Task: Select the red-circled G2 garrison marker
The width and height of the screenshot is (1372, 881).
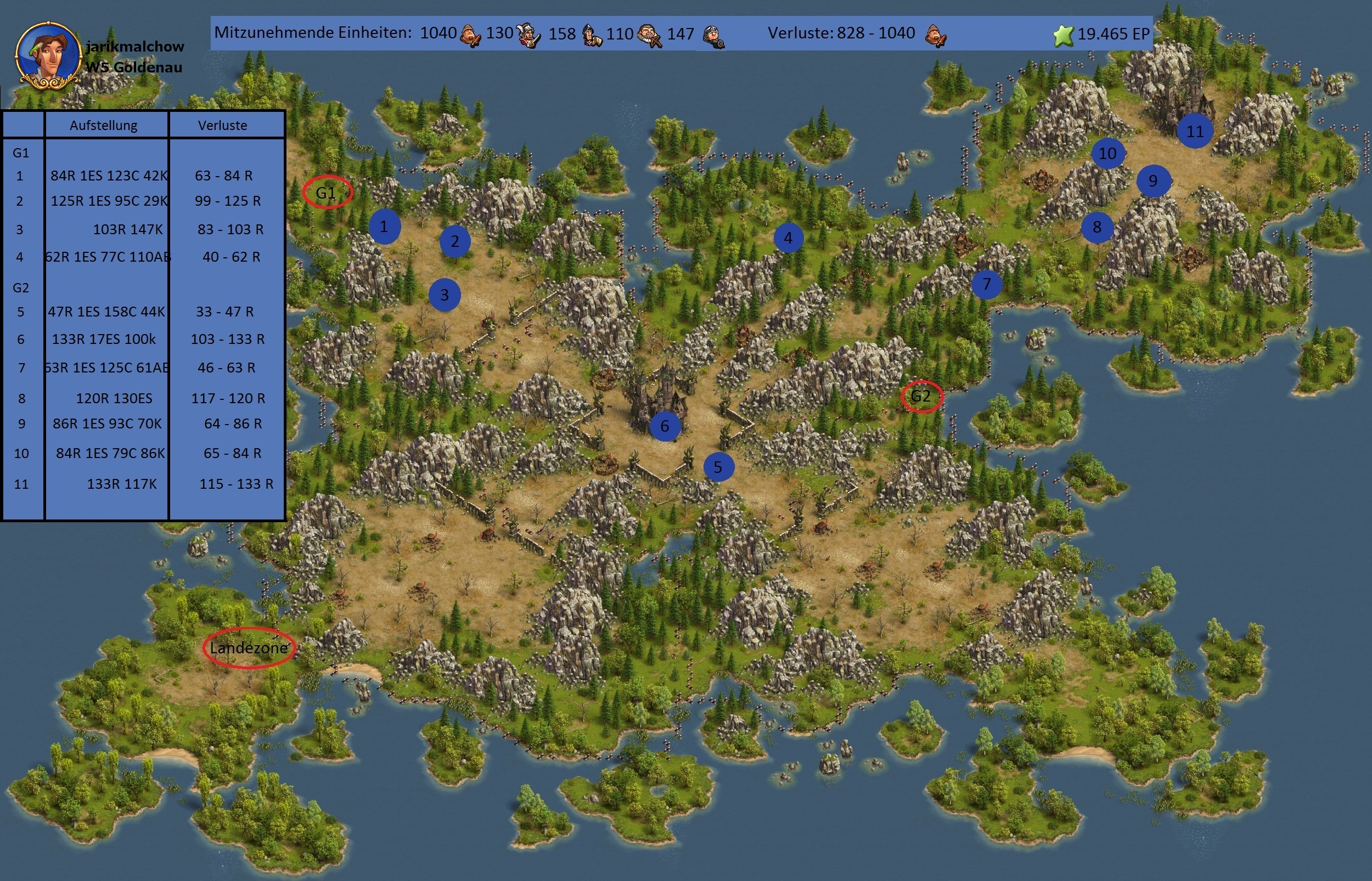Action: [x=921, y=396]
